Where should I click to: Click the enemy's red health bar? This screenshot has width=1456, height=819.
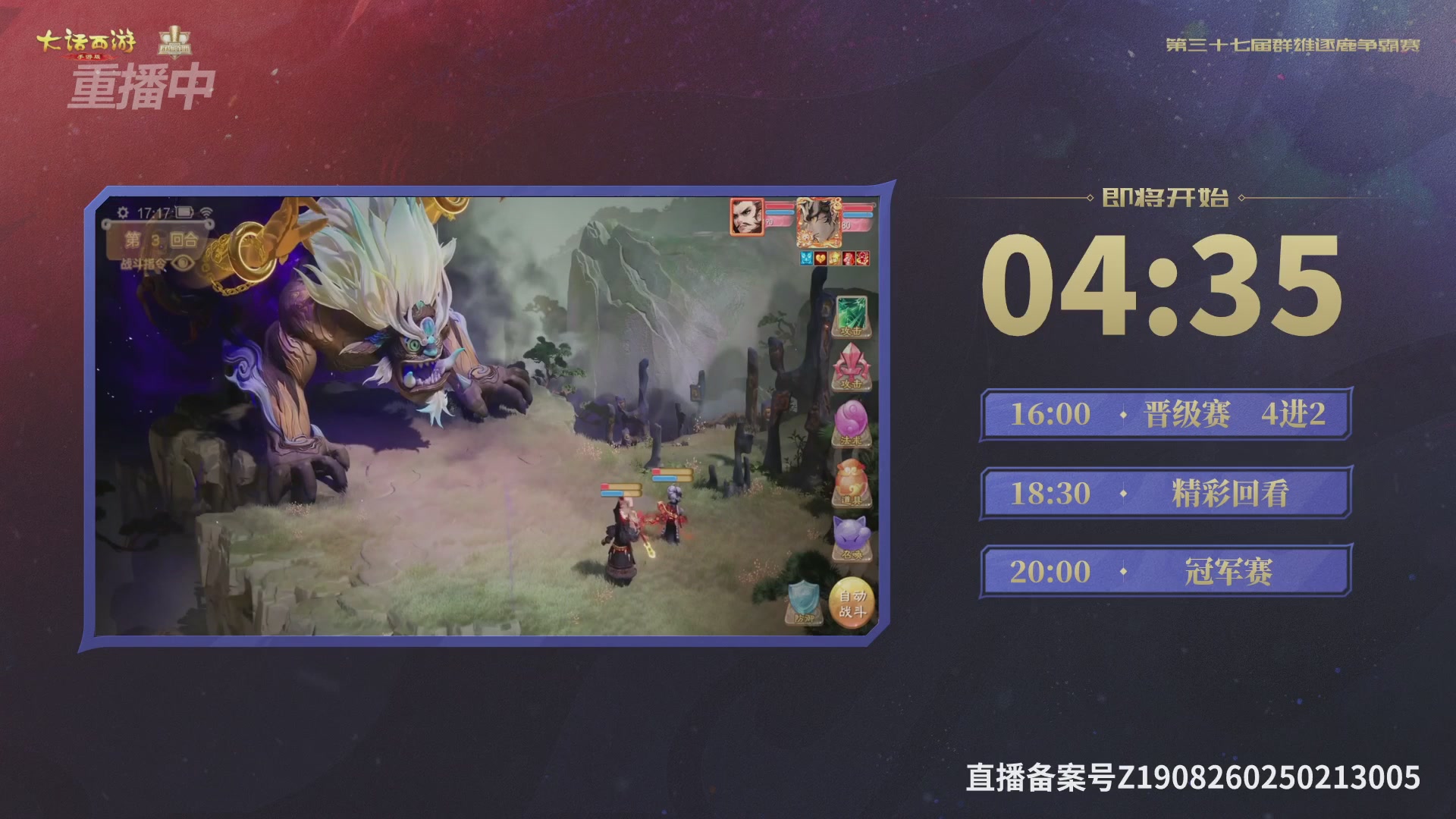(858, 209)
